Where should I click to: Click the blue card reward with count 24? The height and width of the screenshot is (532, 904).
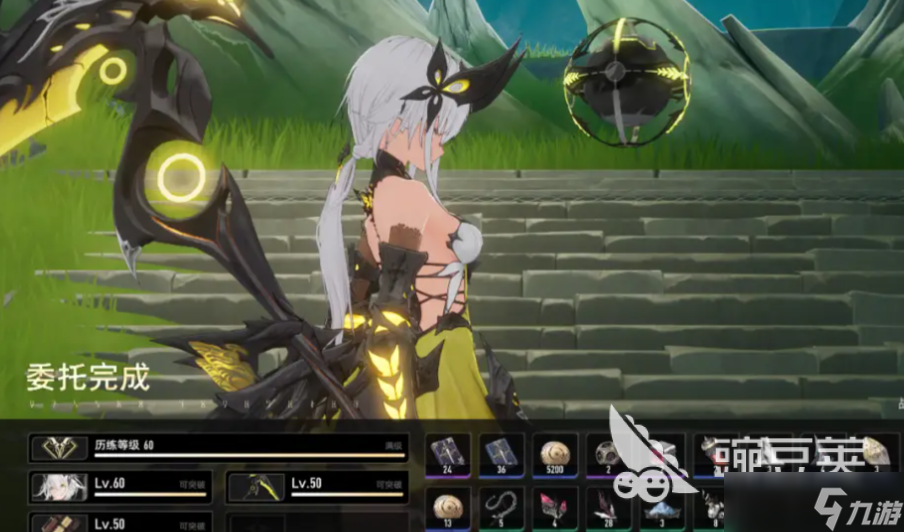coord(446,452)
